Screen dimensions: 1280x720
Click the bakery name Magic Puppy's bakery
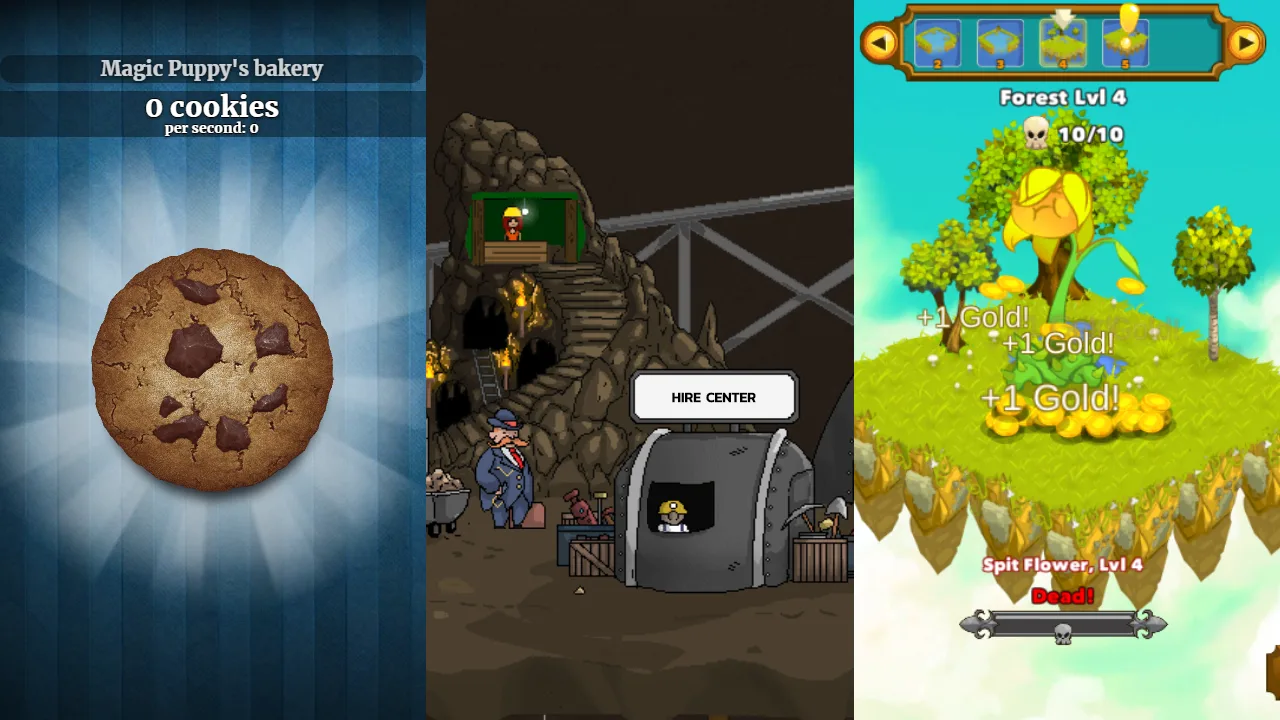(211, 69)
